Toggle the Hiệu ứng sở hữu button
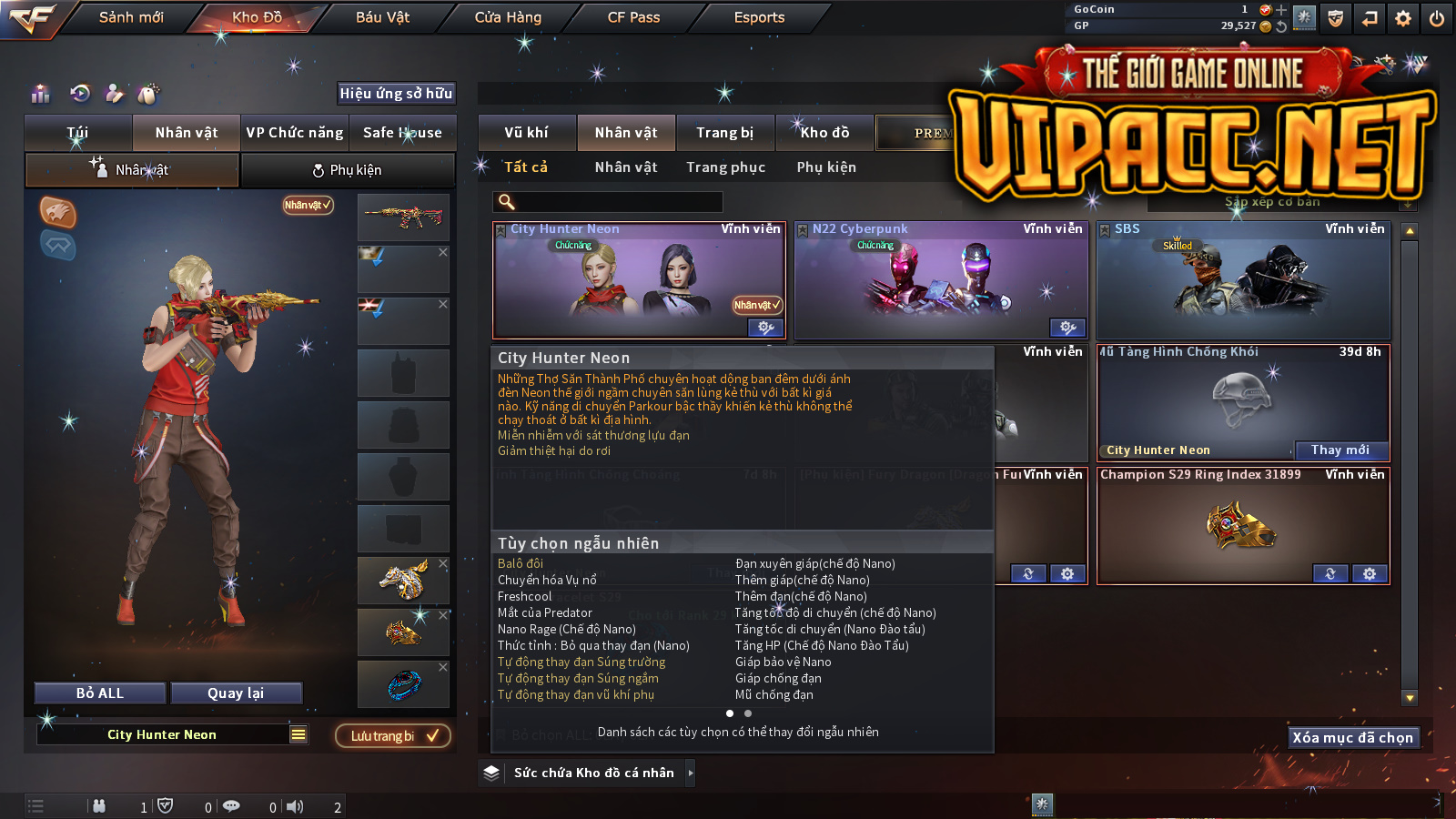This screenshot has height=819, width=1456. tap(396, 93)
